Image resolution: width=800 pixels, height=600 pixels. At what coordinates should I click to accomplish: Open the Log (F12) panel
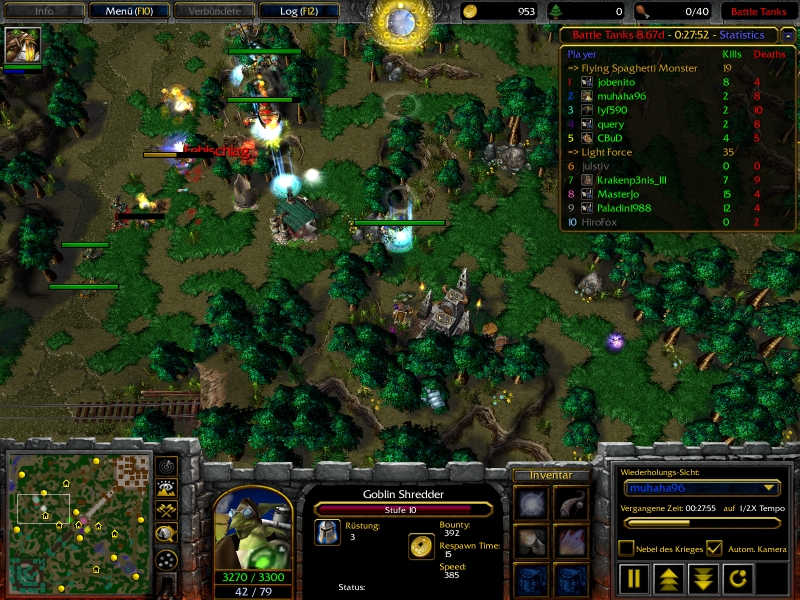tap(297, 12)
